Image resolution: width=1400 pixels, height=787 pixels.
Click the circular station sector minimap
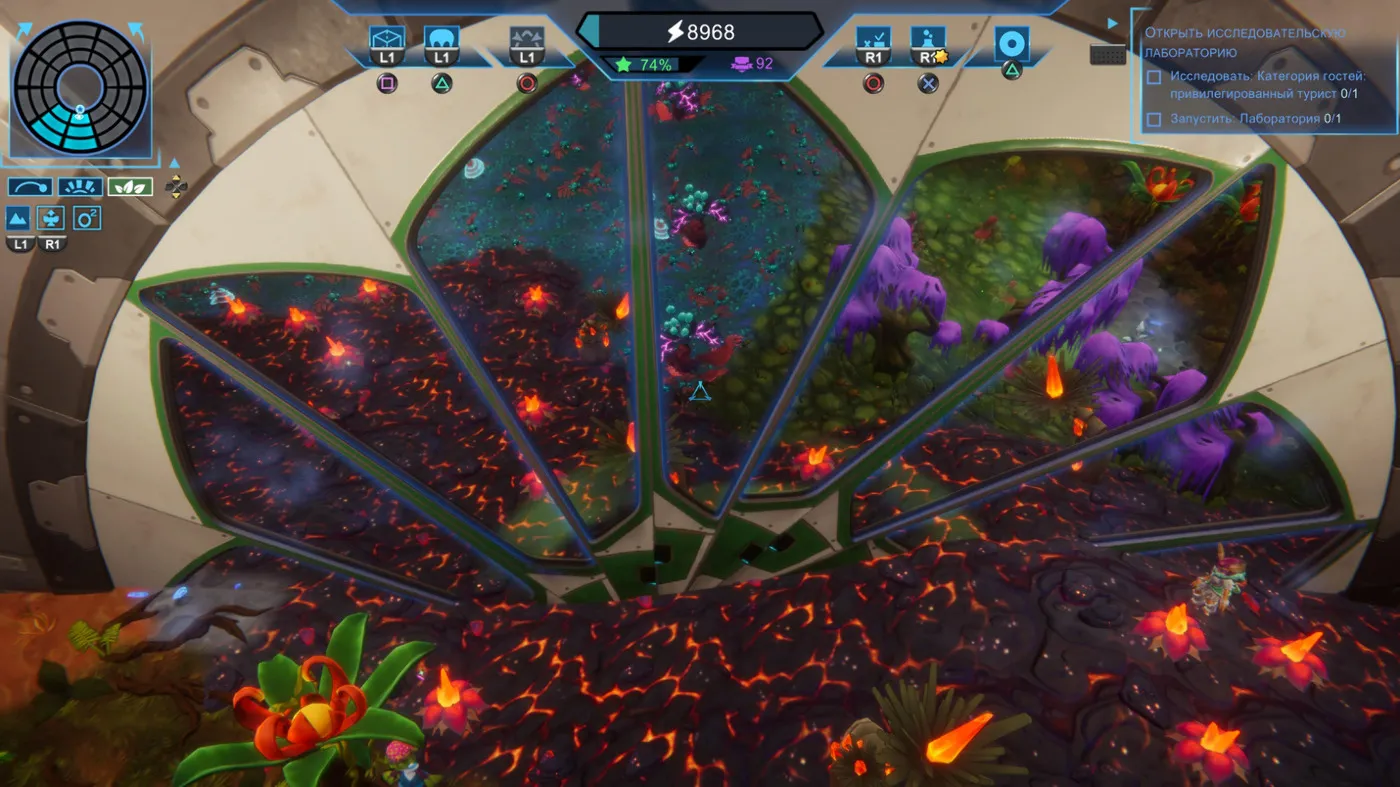point(80,86)
